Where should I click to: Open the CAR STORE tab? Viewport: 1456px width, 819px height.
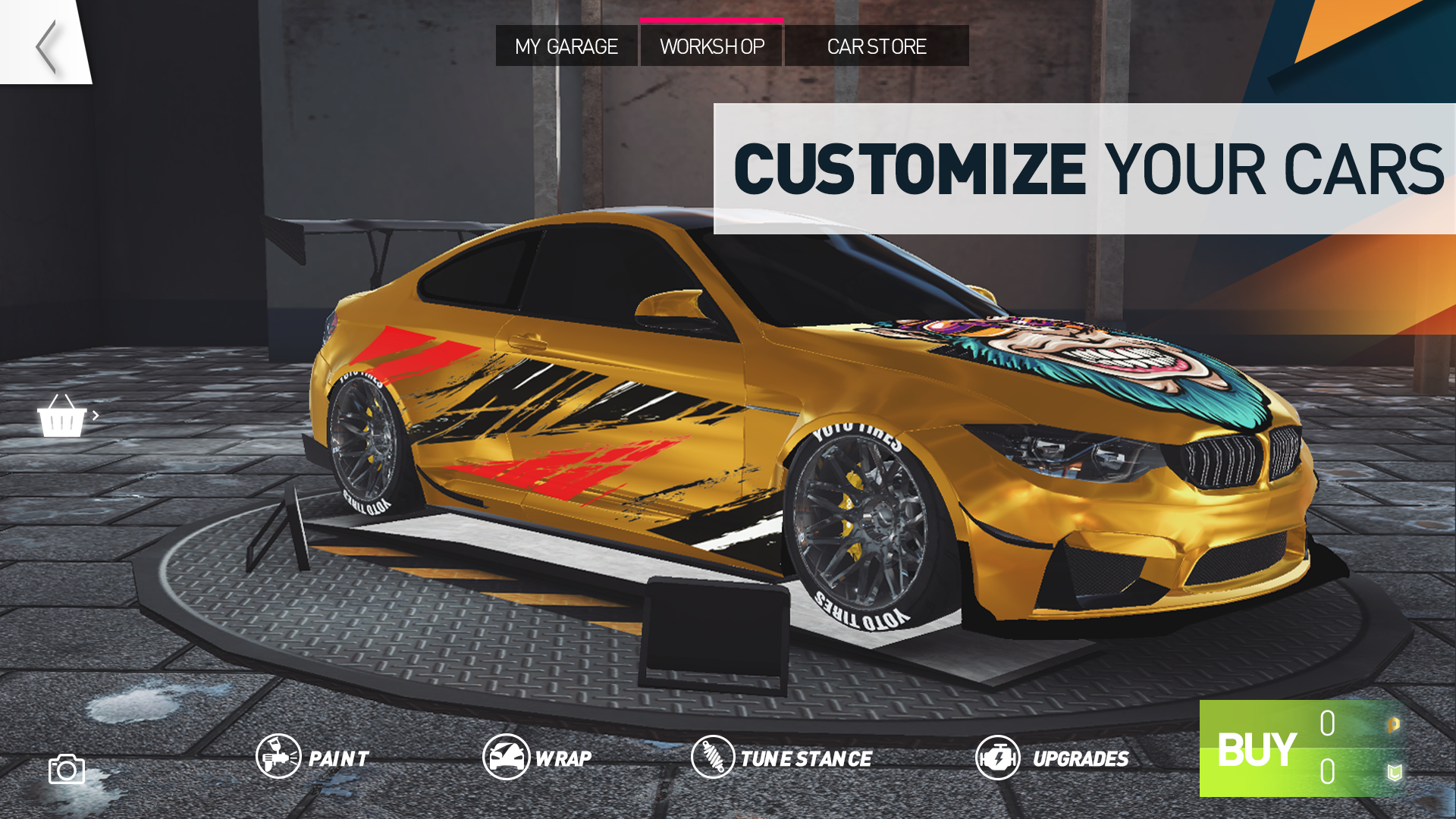coord(877,46)
